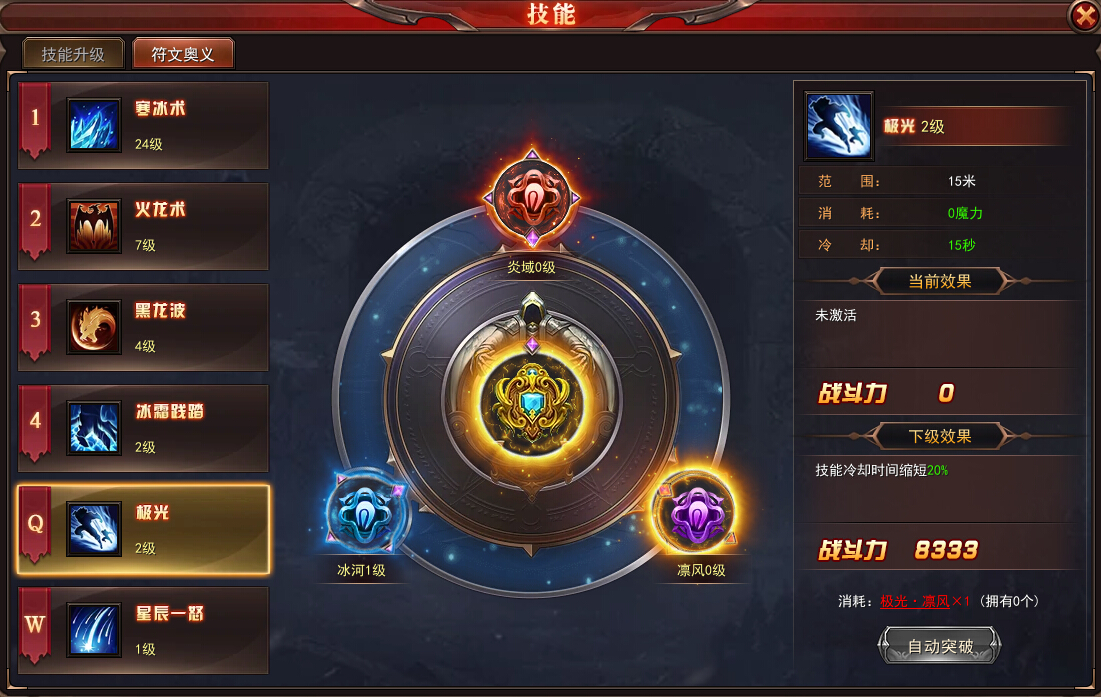The width and height of the screenshot is (1101, 697).
Task: Select the 寒冰术 skill row
Action: pos(143,125)
